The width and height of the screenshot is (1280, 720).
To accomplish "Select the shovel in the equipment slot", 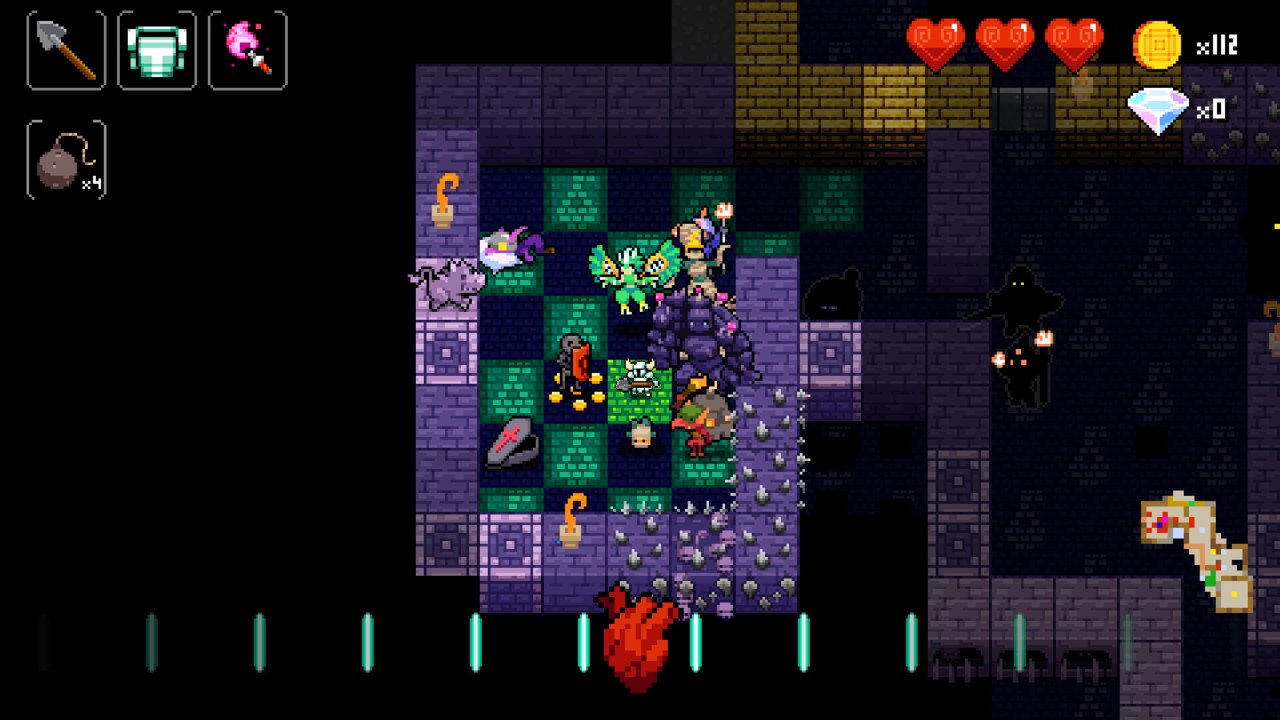I will (65, 49).
